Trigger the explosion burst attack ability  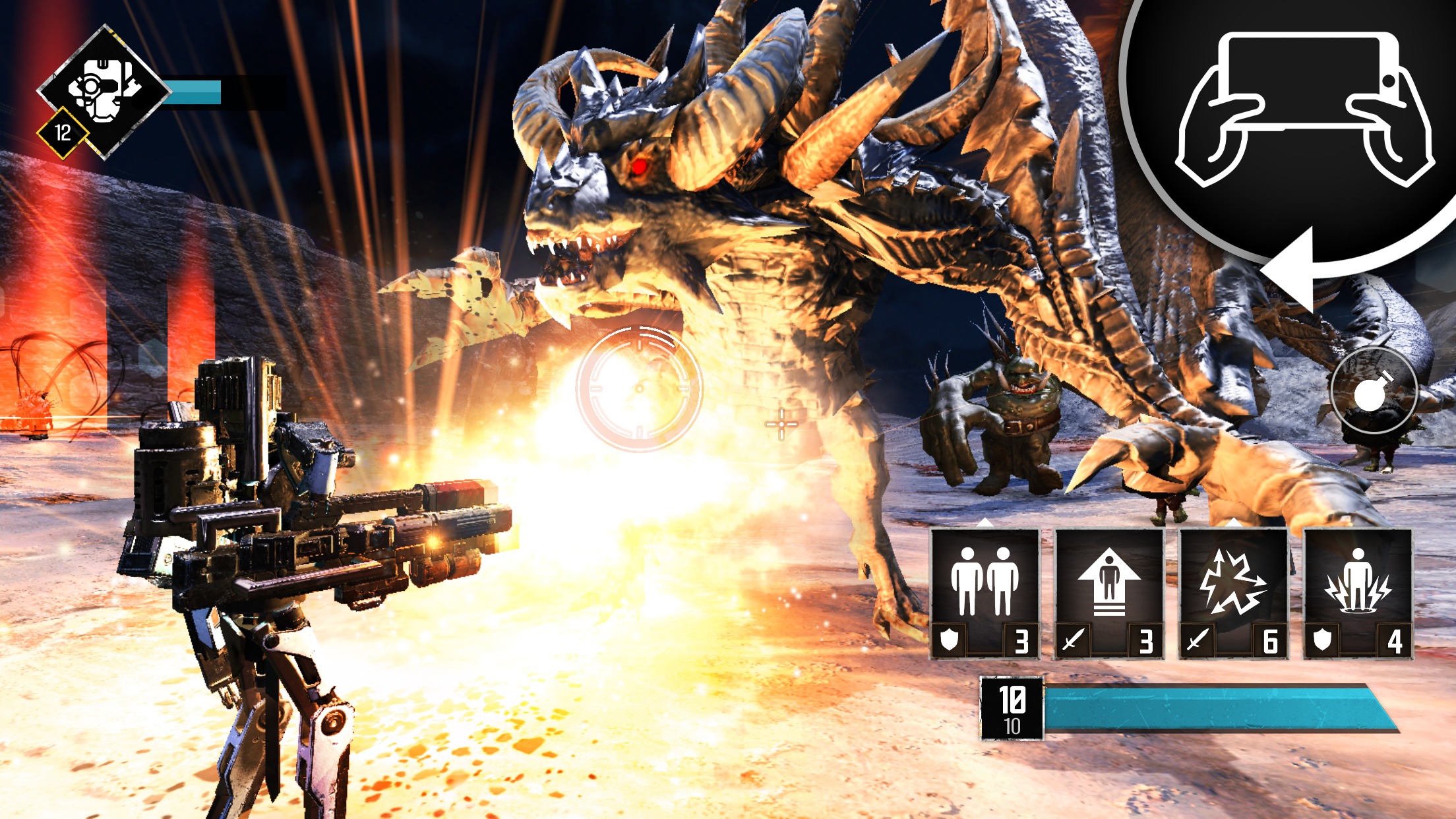click(1233, 593)
